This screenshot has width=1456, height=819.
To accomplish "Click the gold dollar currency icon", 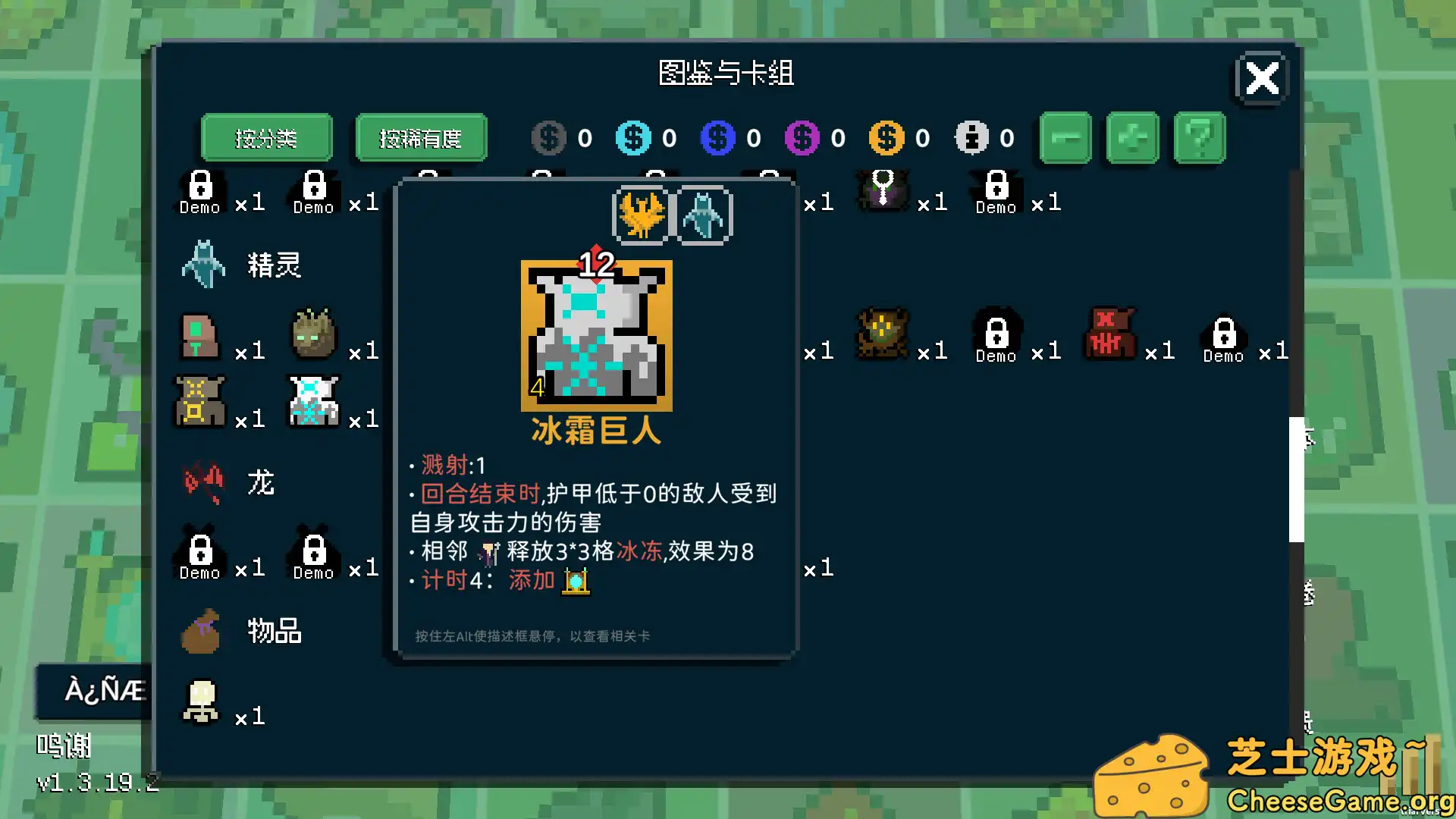I will point(885,137).
